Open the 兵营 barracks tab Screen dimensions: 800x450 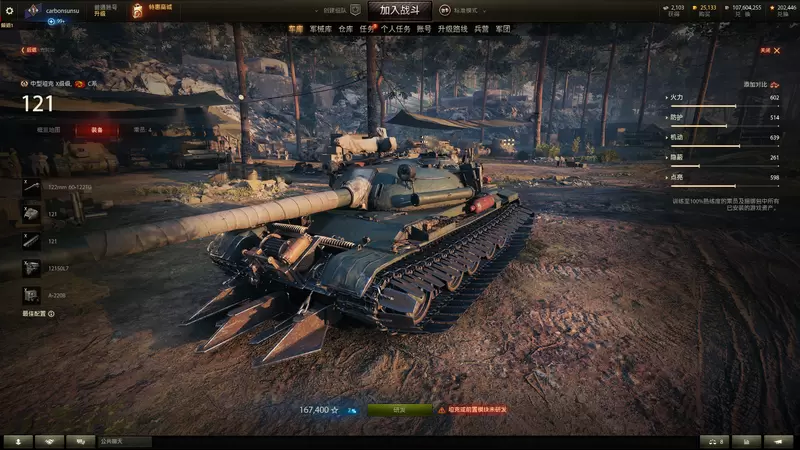pos(480,29)
